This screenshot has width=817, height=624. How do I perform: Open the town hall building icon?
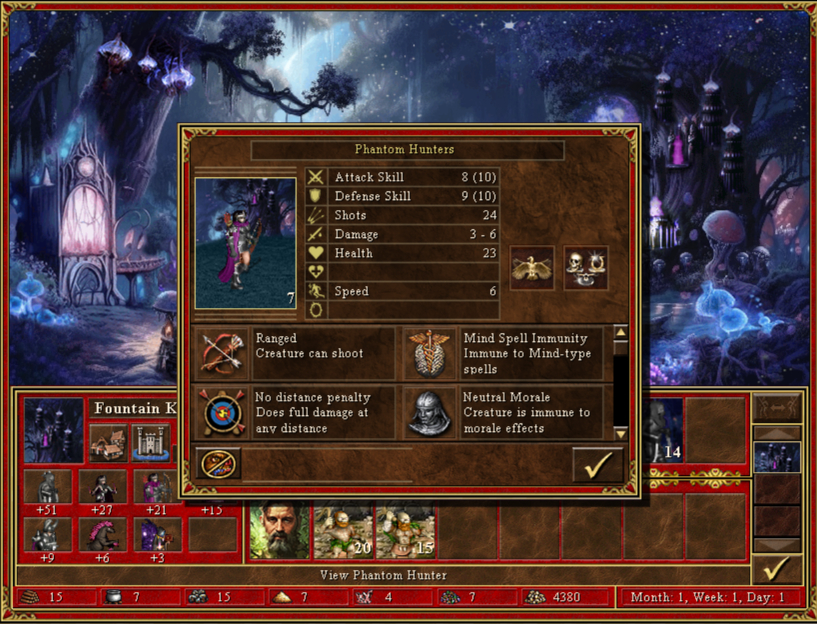click(105, 441)
